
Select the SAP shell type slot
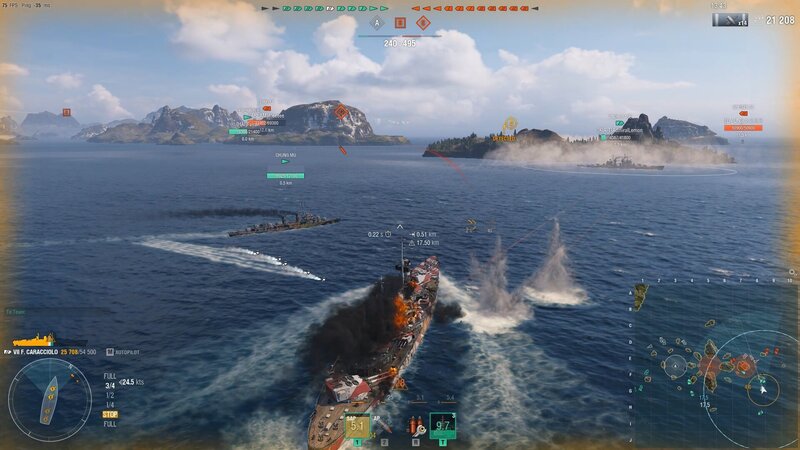coord(358,425)
